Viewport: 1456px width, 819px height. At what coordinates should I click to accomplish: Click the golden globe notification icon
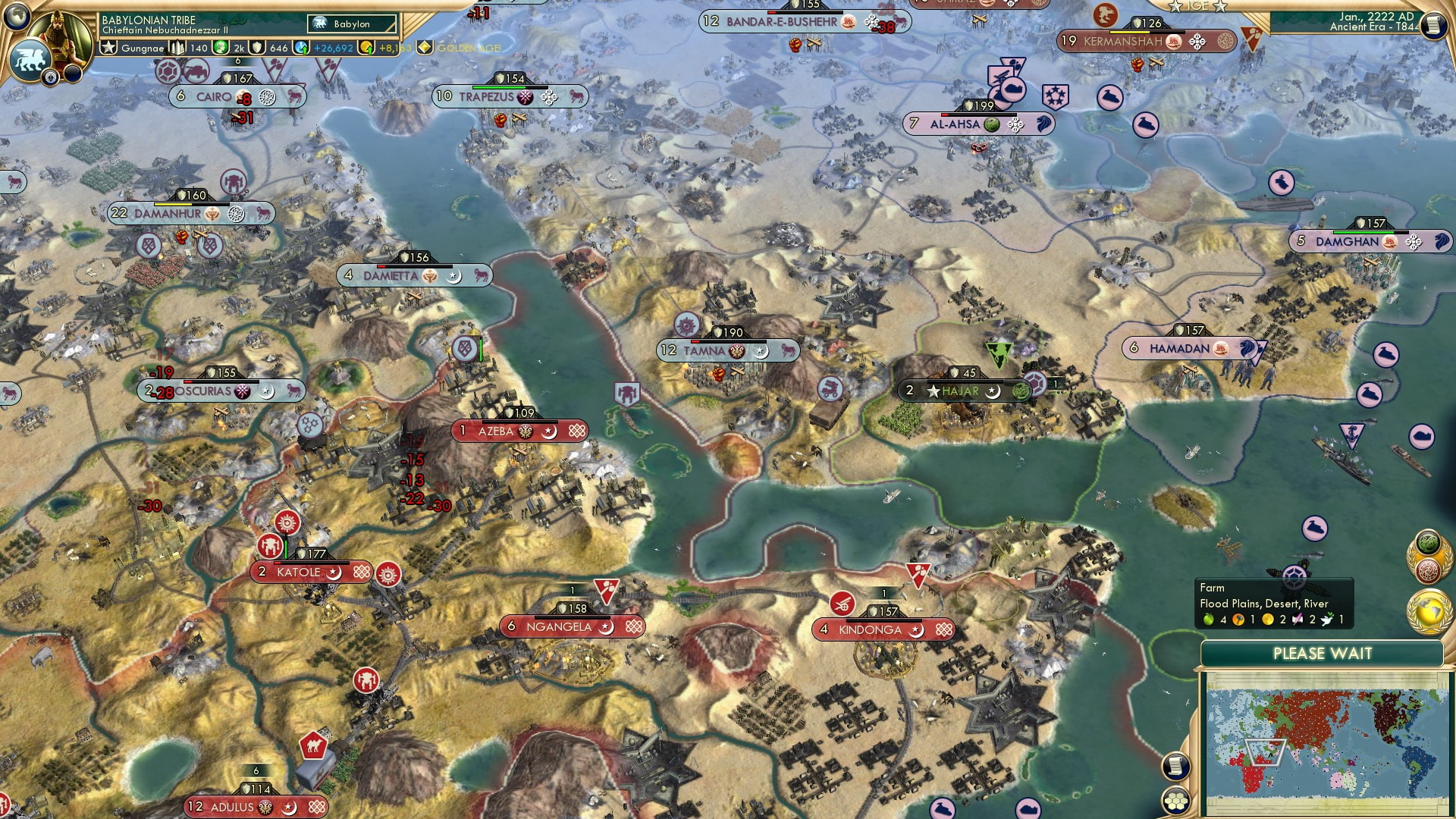click(x=1429, y=611)
